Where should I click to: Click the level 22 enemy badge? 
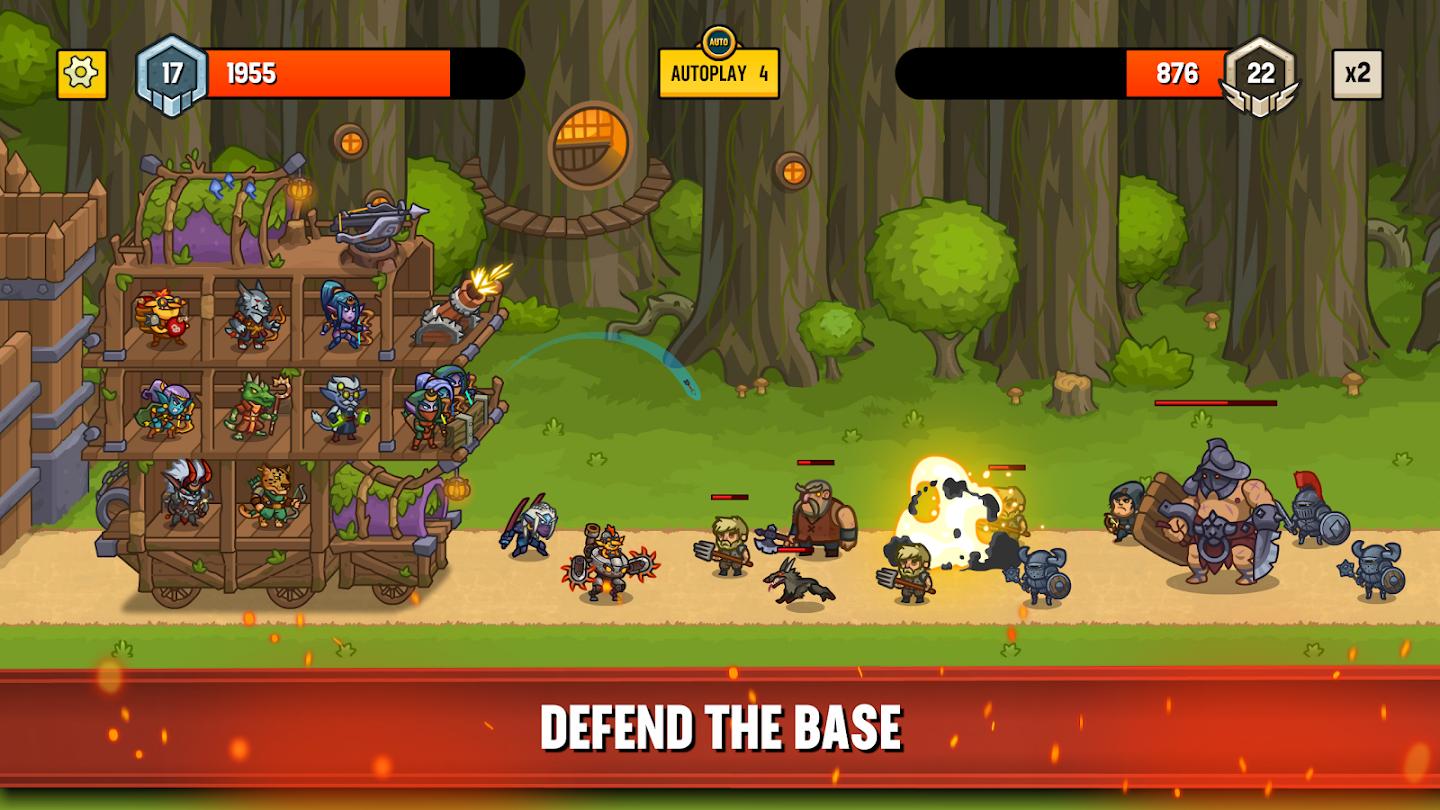[1262, 71]
